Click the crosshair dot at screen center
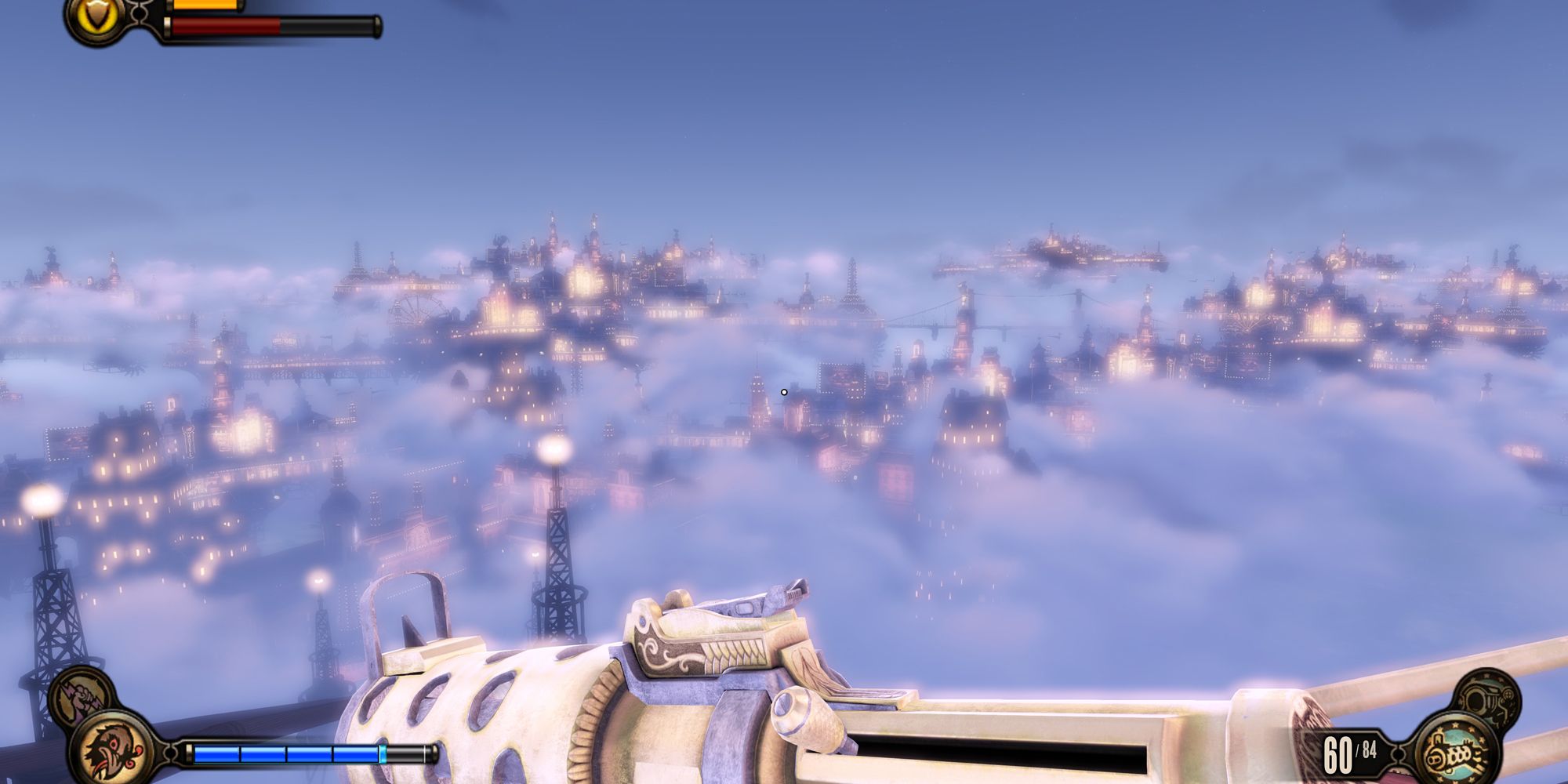The width and height of the screenshot is (1568, 784). click(783, 390)
